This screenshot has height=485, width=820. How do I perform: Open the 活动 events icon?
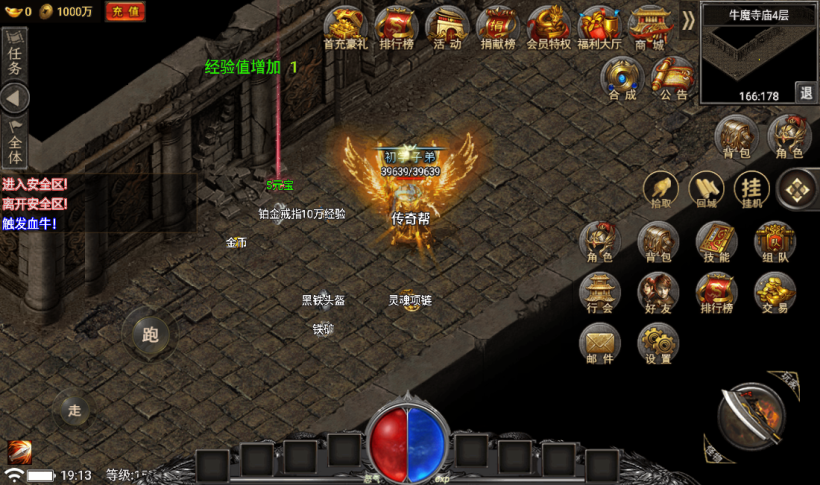(447, 26)
